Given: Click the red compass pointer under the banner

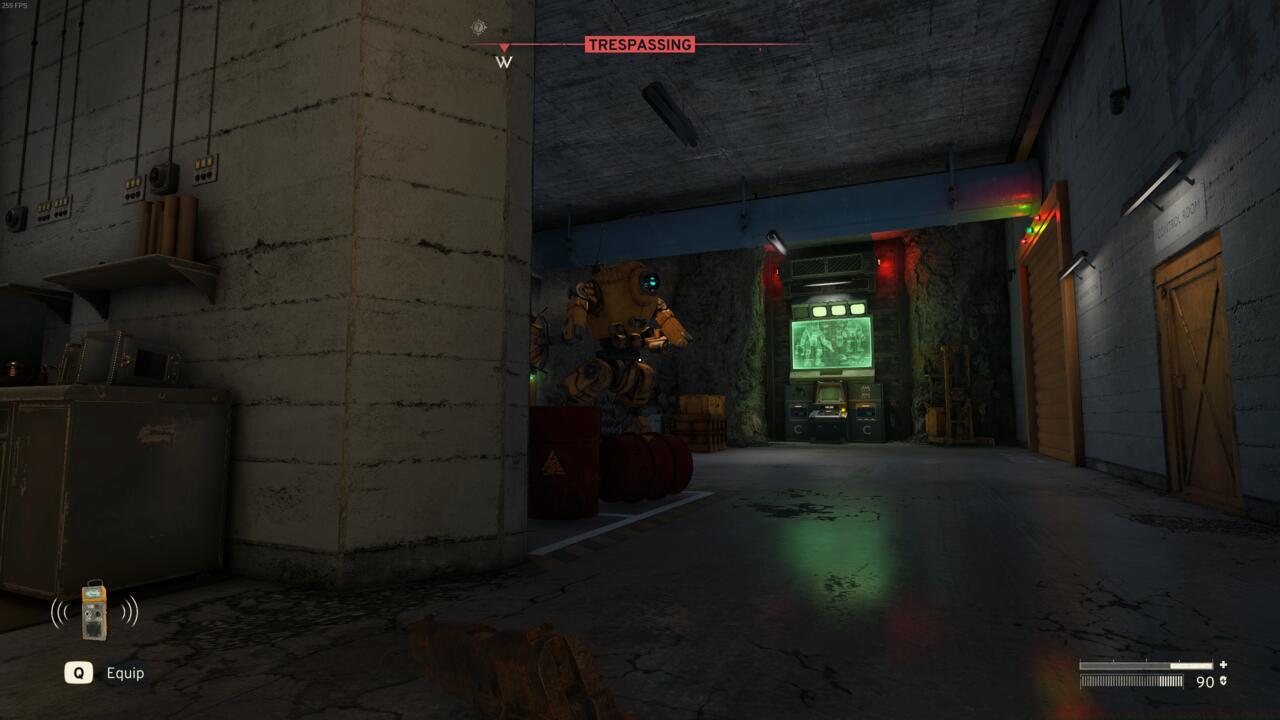Looking at the screenshot, I should [503, 45].
